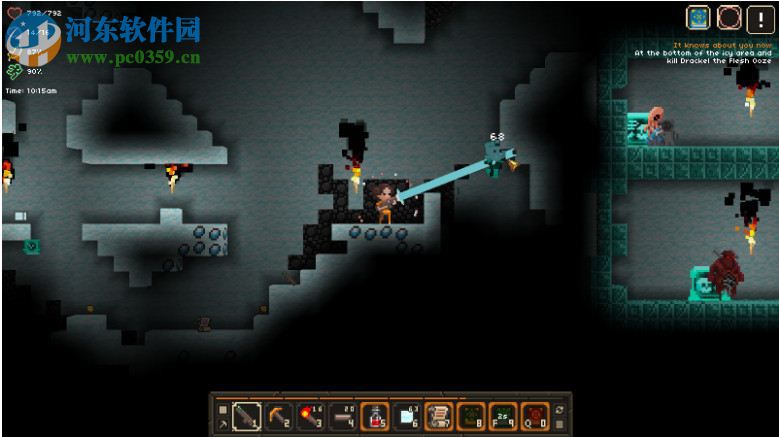The height and width of the screenshot is (437, 779).
Task: Select the pickaxe in hotbar slot 2
Action: point(278,415)
